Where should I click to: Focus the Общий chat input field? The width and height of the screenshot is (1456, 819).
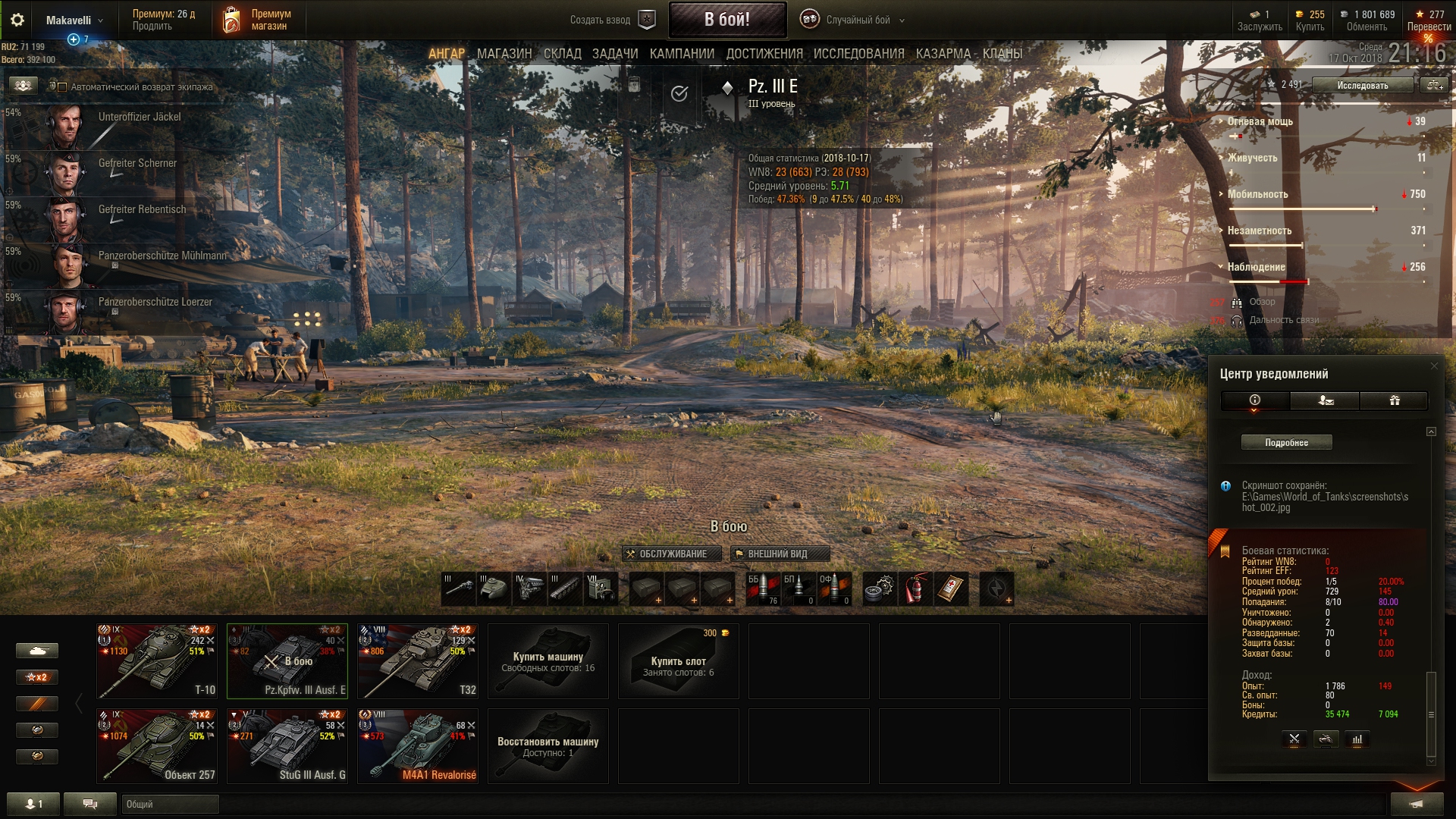coord(170,804)
